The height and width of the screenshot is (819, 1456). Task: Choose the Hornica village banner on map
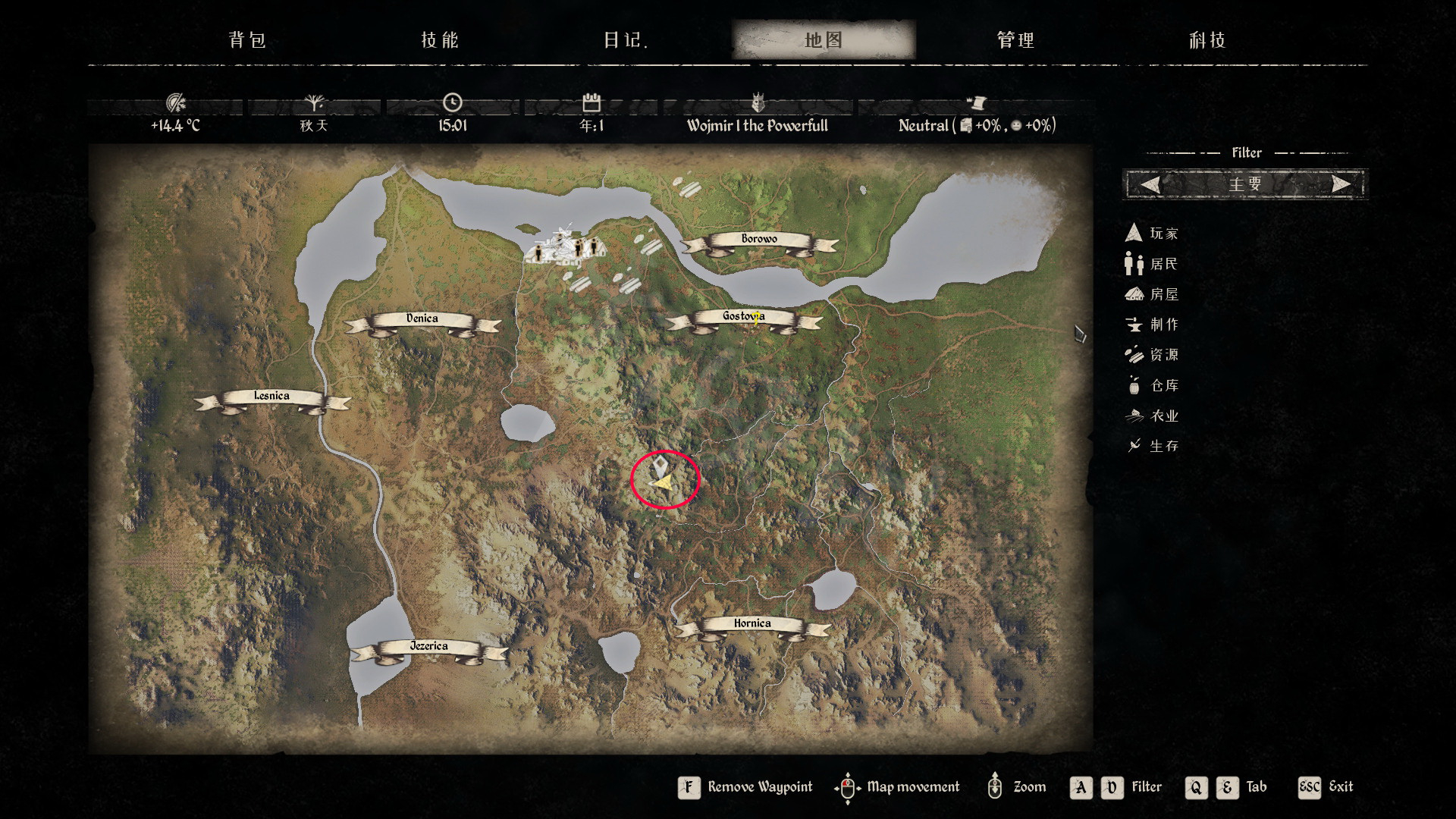[752, 624]
